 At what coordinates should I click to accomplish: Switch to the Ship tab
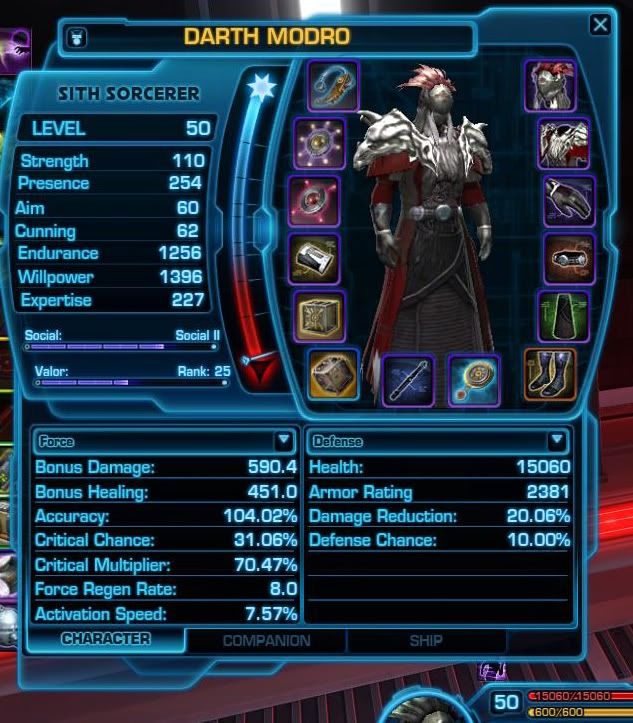tap(426, 641)
